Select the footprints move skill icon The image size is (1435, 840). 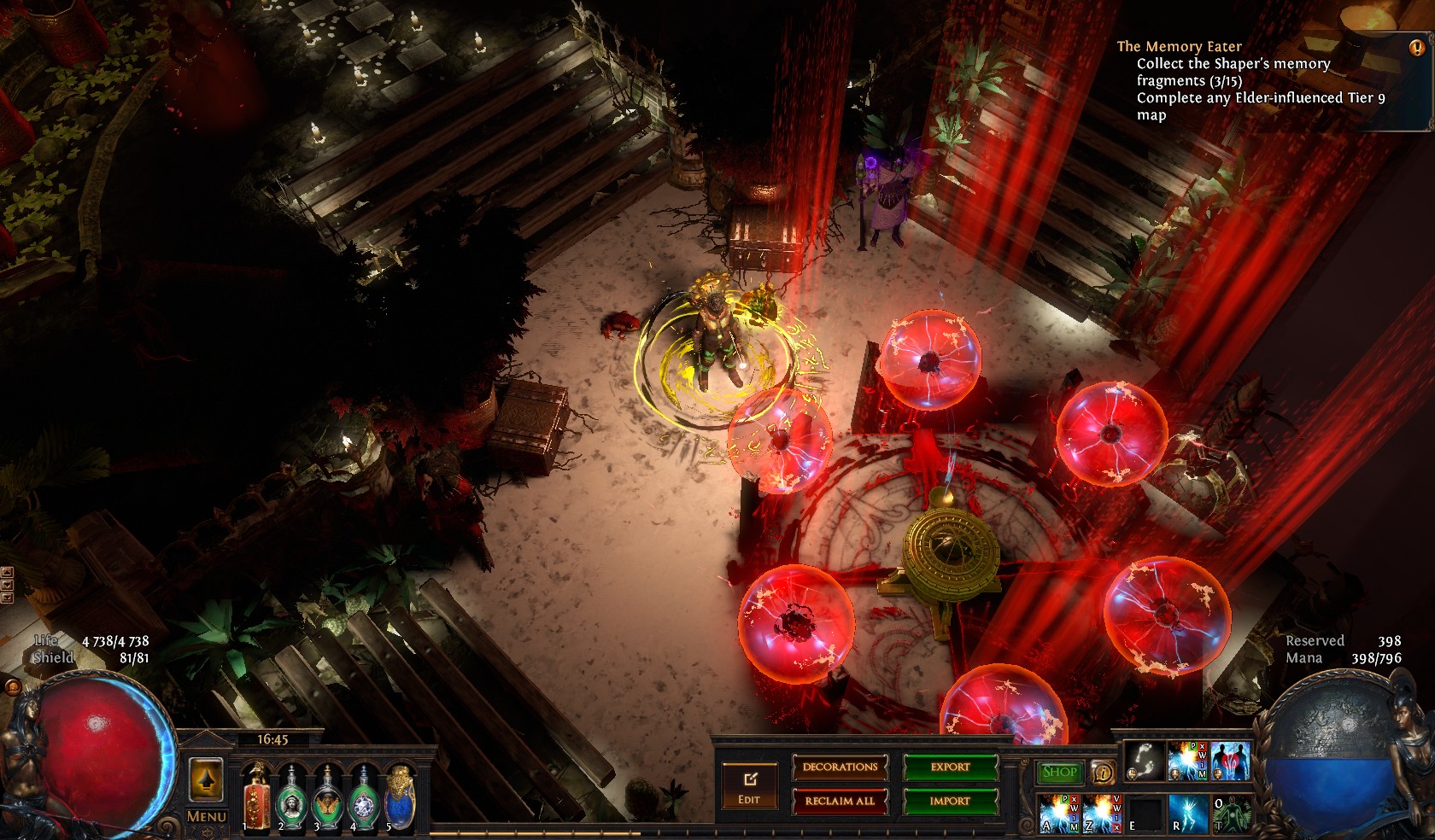1145,761
